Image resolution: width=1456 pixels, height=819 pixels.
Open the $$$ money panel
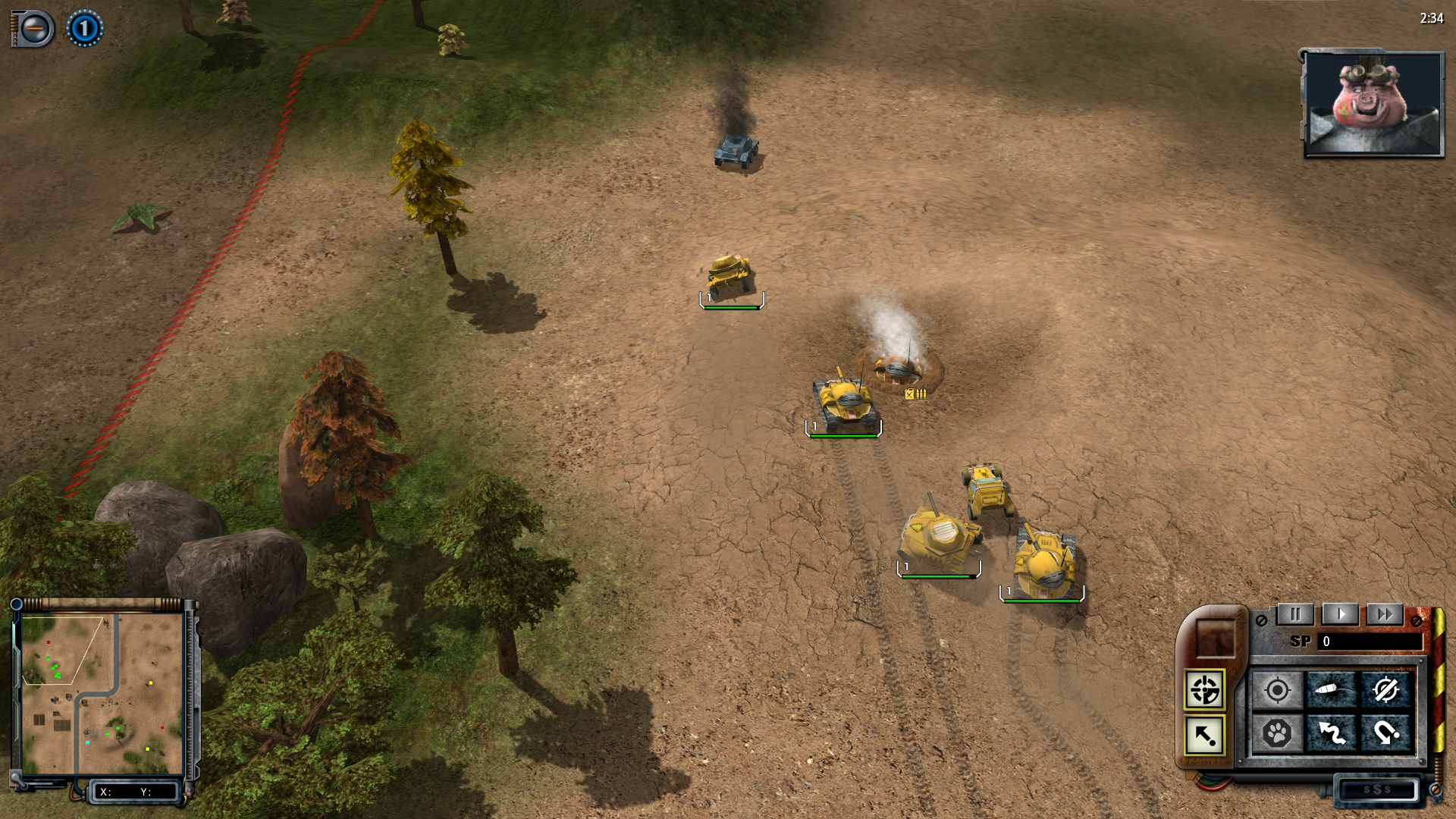pos(1377,789)
